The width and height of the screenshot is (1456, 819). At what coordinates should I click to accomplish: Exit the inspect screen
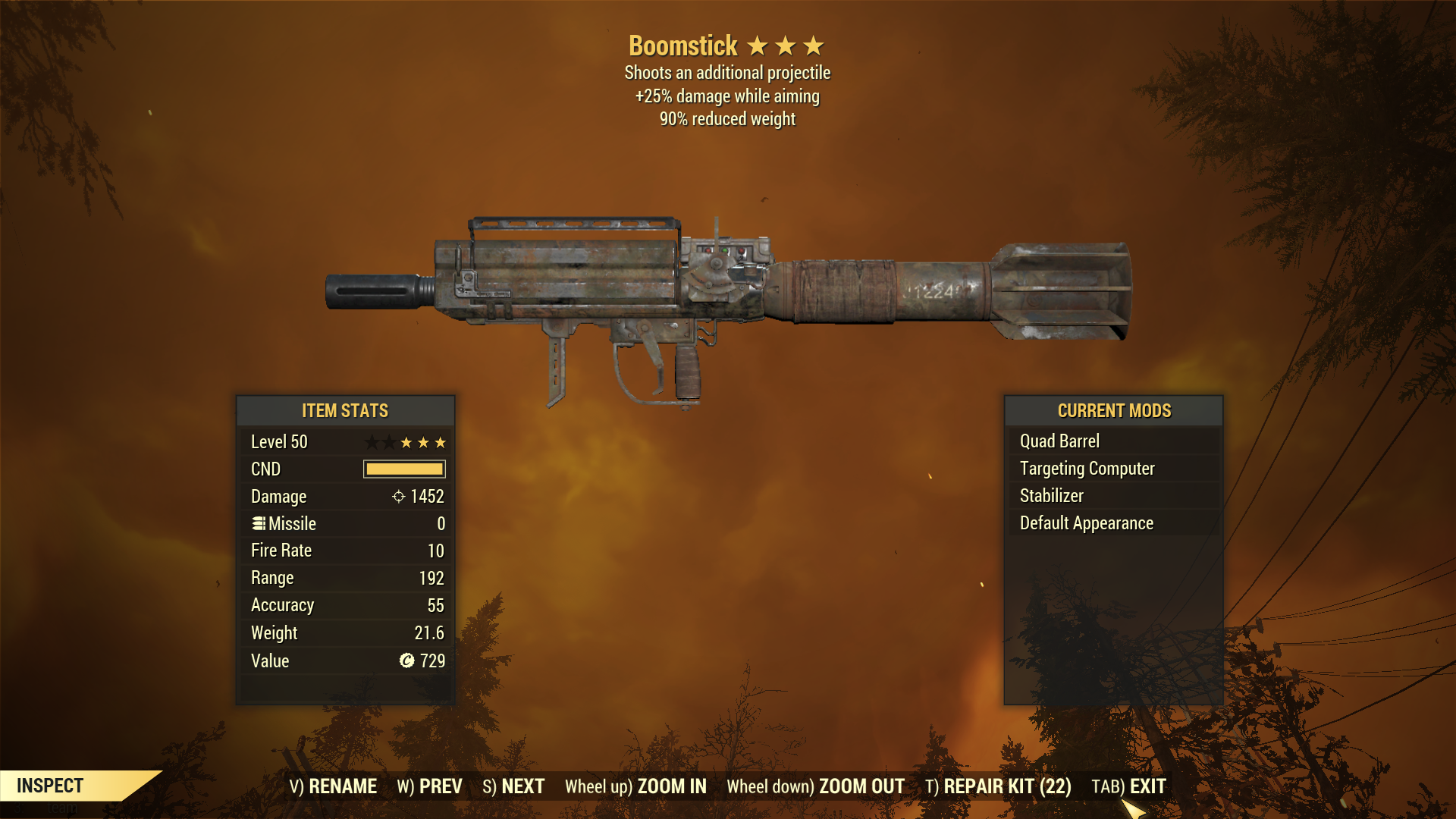point(1128,786)
